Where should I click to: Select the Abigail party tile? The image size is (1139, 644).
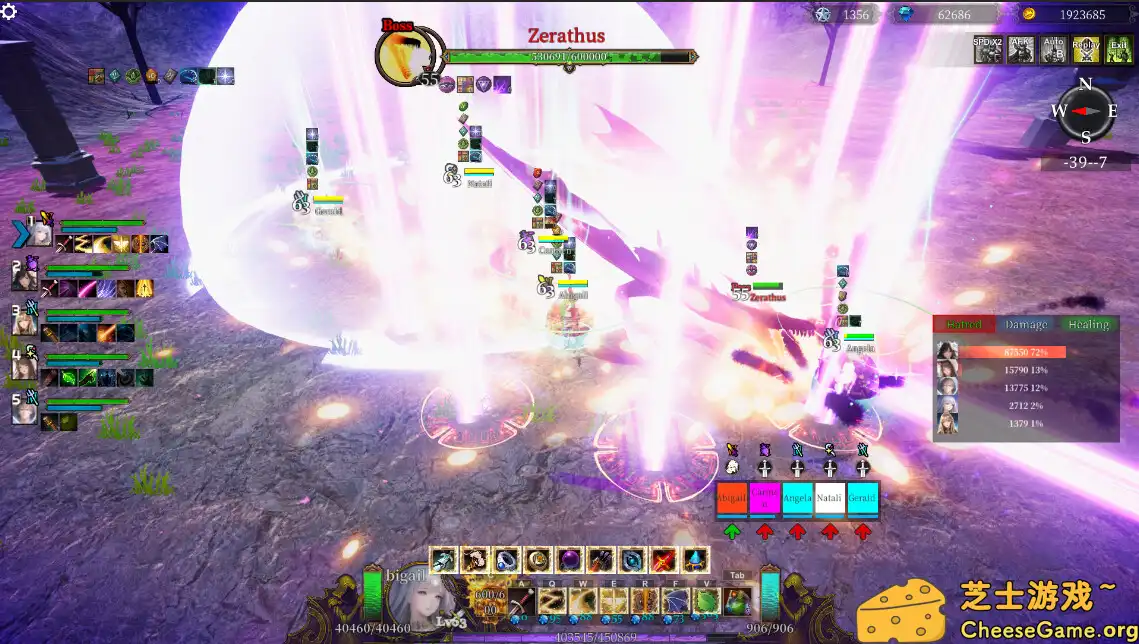(732, 498)
